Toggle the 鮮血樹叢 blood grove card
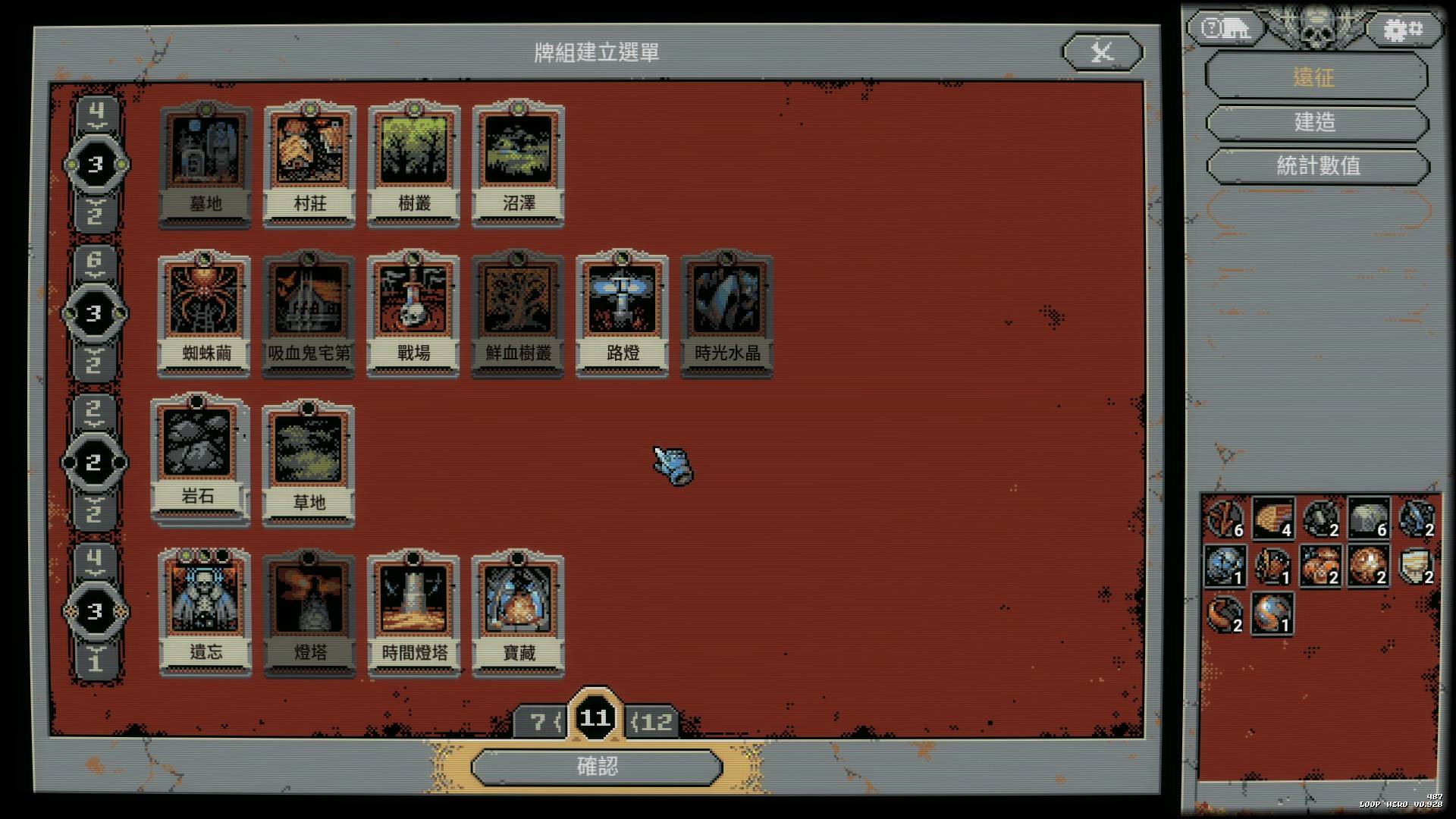1456x819 pixels. (x=518, y=314)
